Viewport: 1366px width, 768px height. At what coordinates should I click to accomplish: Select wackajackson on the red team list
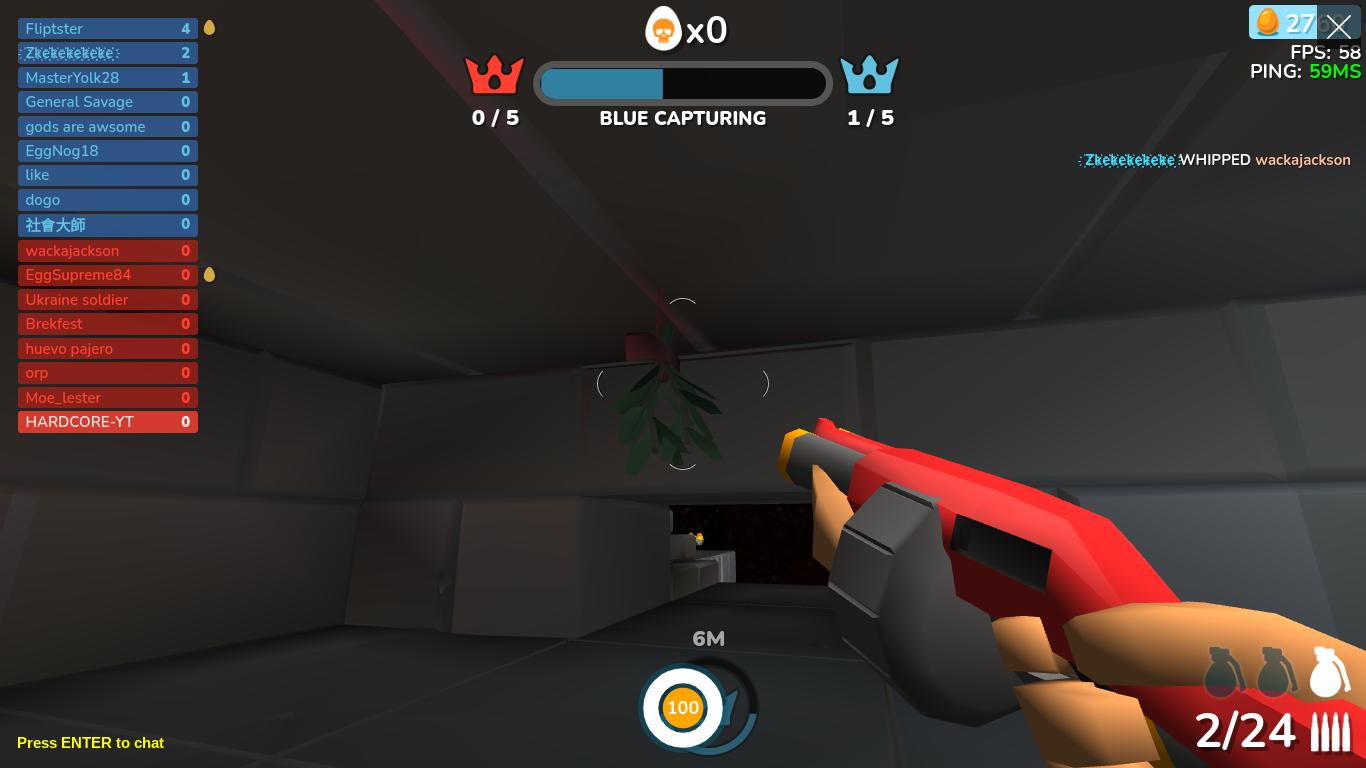tap(107, 251)
